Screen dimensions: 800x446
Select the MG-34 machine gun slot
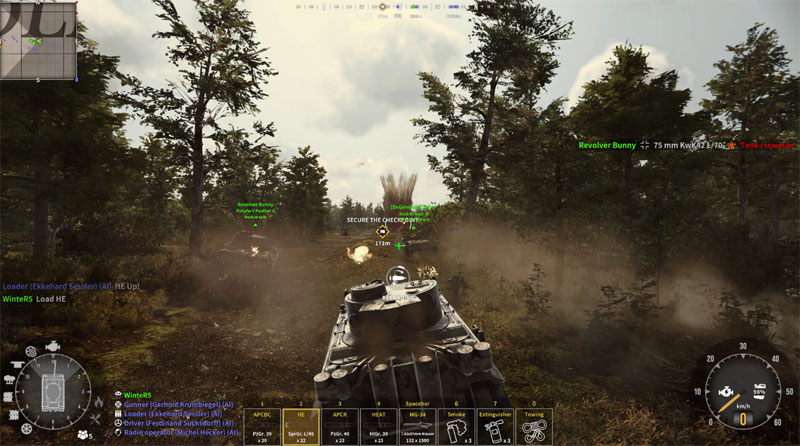pos(417,425)
